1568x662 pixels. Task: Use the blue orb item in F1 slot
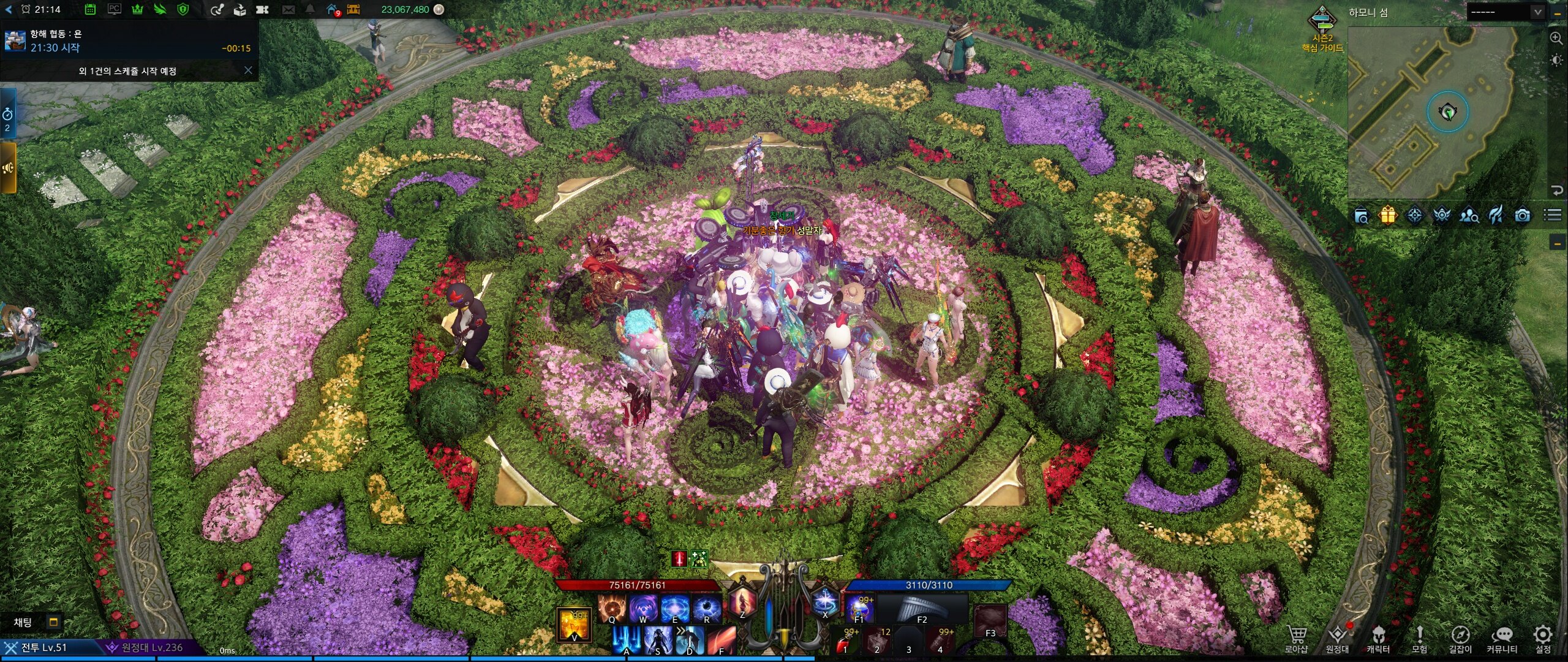tap(859, 608)
